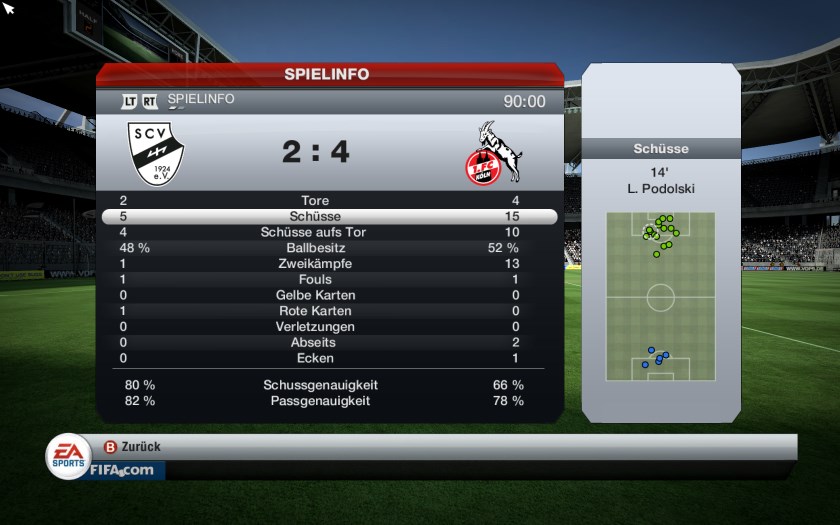840x525 pixels.
Task: Show the Gelbe Karten row
Action: click(328, 295)
